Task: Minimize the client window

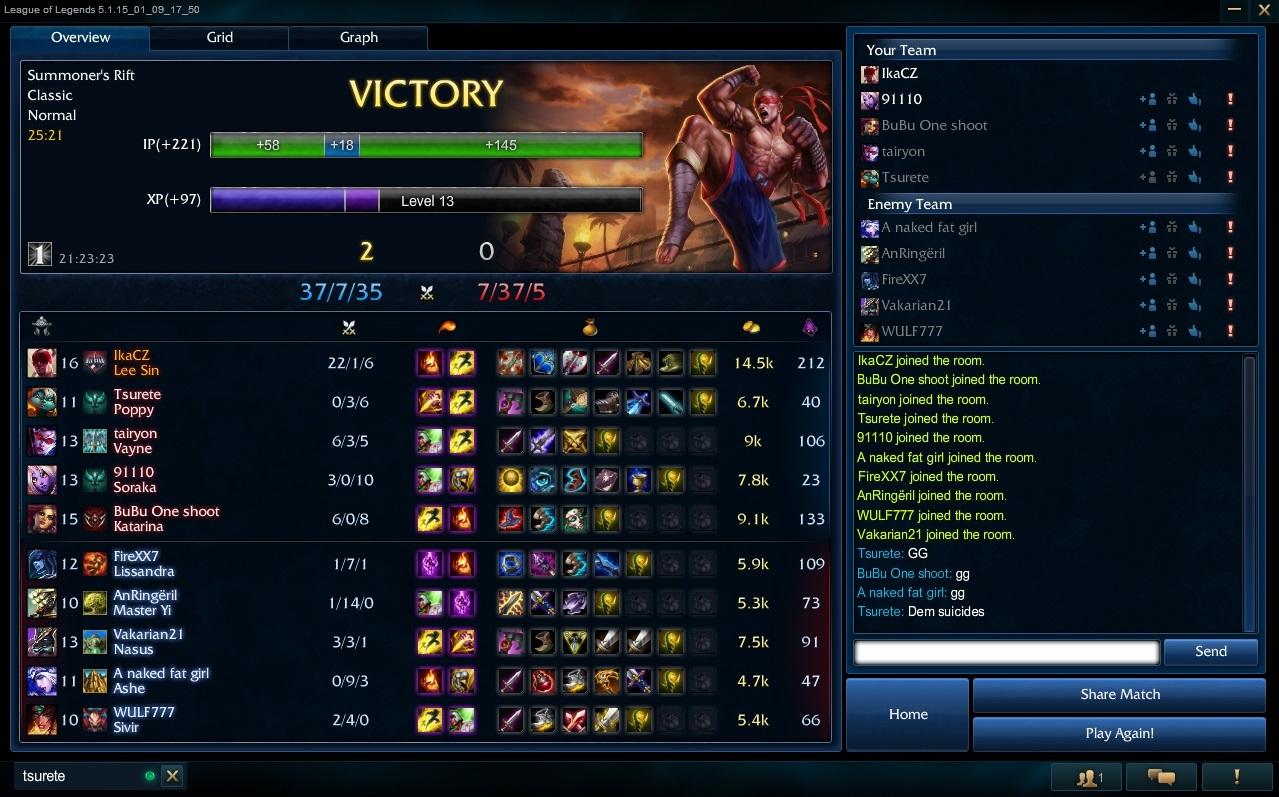Action: 1234,10
